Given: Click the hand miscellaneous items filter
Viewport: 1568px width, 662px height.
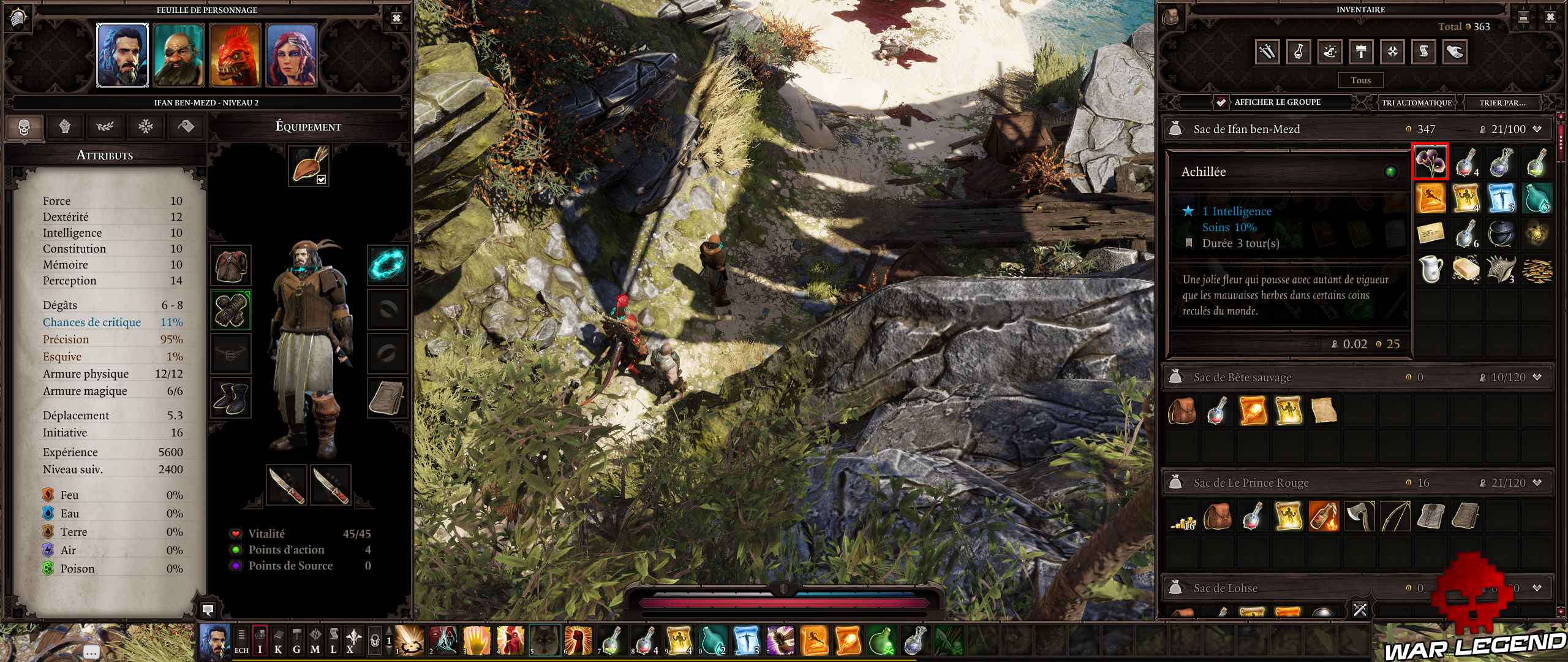Looking at the screenshot, I should coord(1454,51).
